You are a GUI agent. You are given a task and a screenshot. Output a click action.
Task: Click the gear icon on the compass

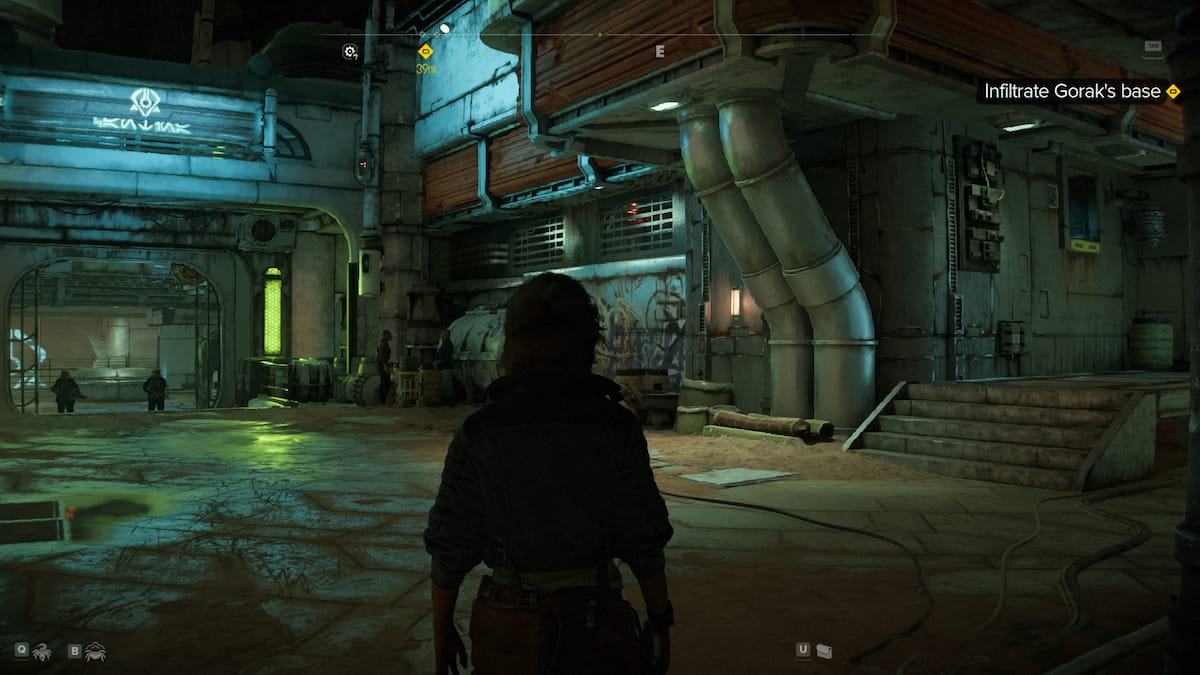(350, 51)
